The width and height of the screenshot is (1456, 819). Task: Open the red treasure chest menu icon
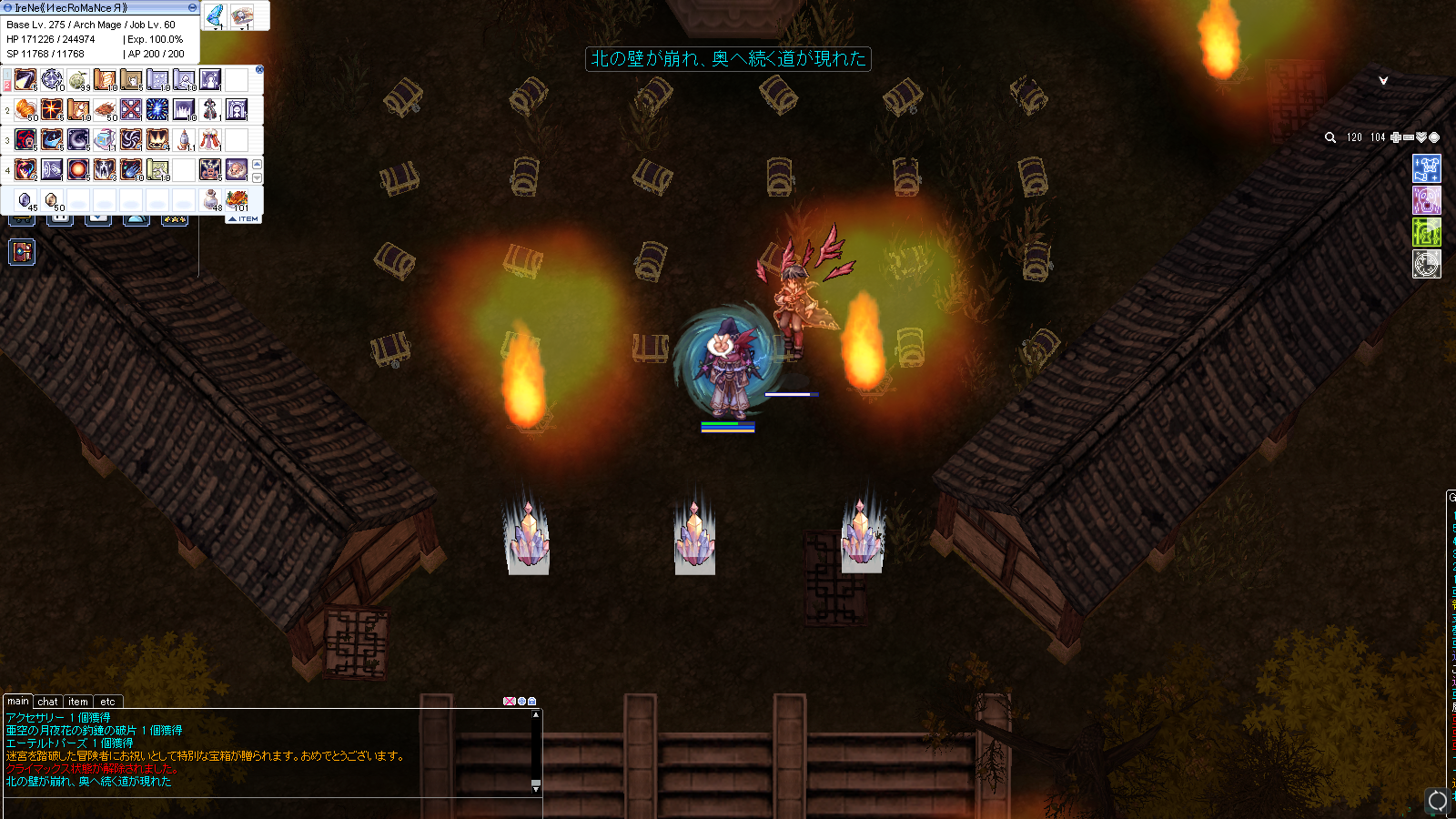(x=22, y=252)
